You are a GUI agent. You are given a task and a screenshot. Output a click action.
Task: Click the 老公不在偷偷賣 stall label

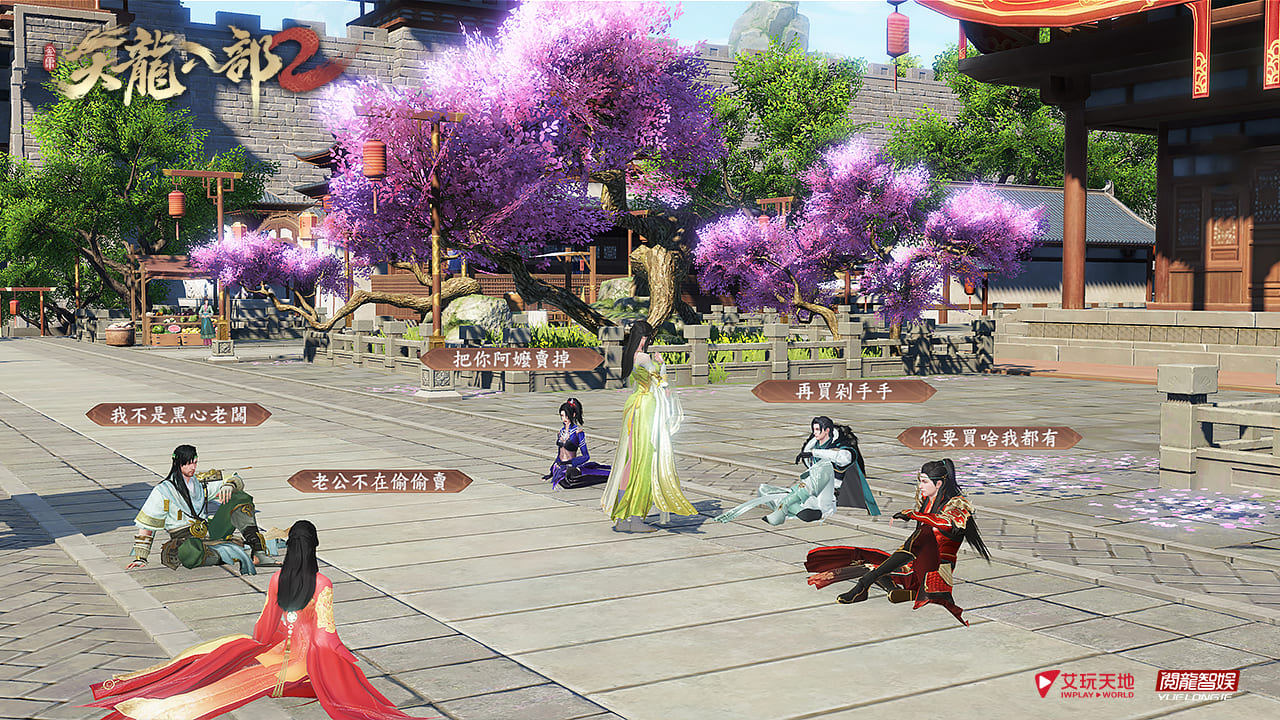[x=380, y=481]
